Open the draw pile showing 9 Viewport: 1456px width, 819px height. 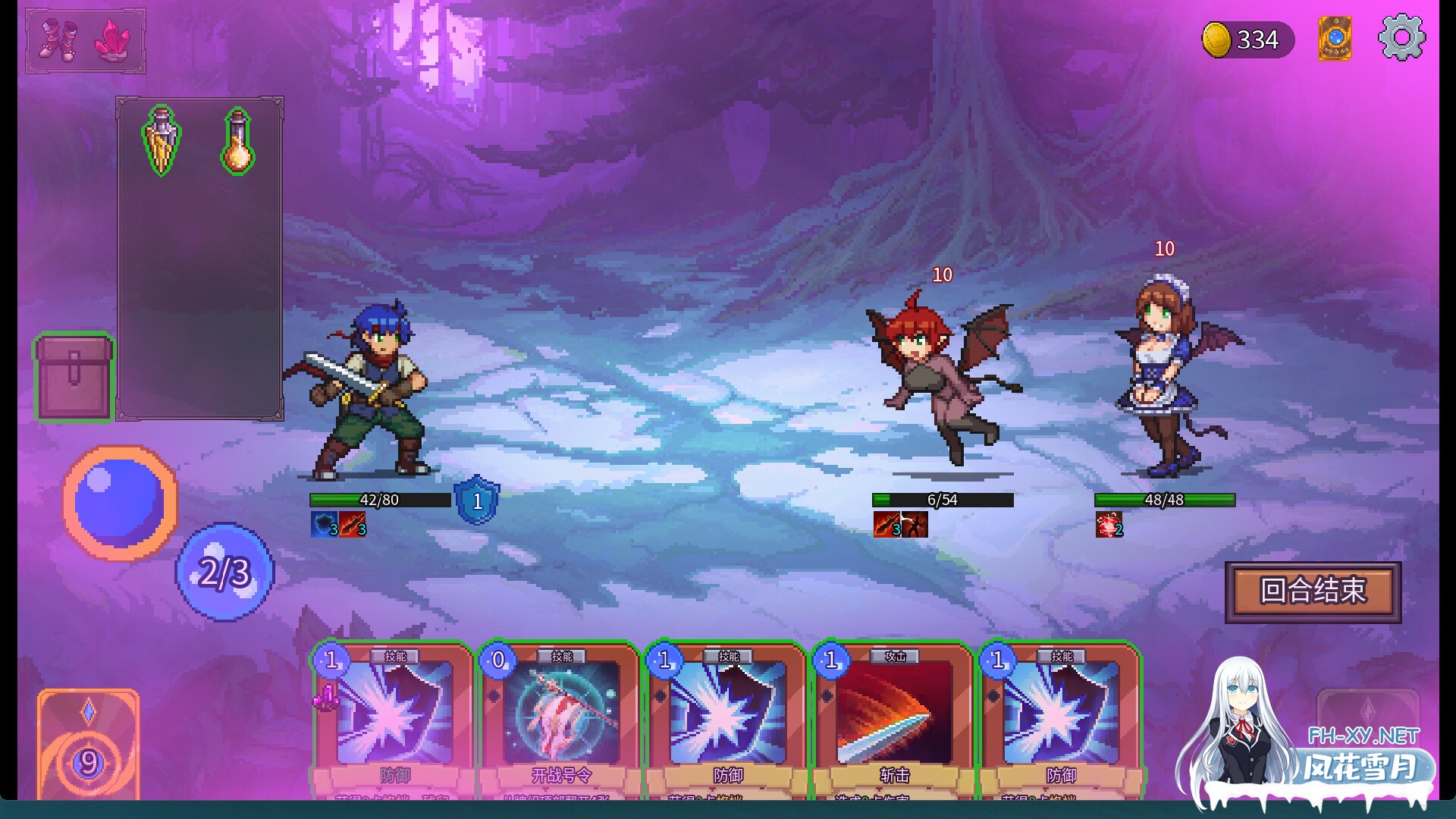88,745
